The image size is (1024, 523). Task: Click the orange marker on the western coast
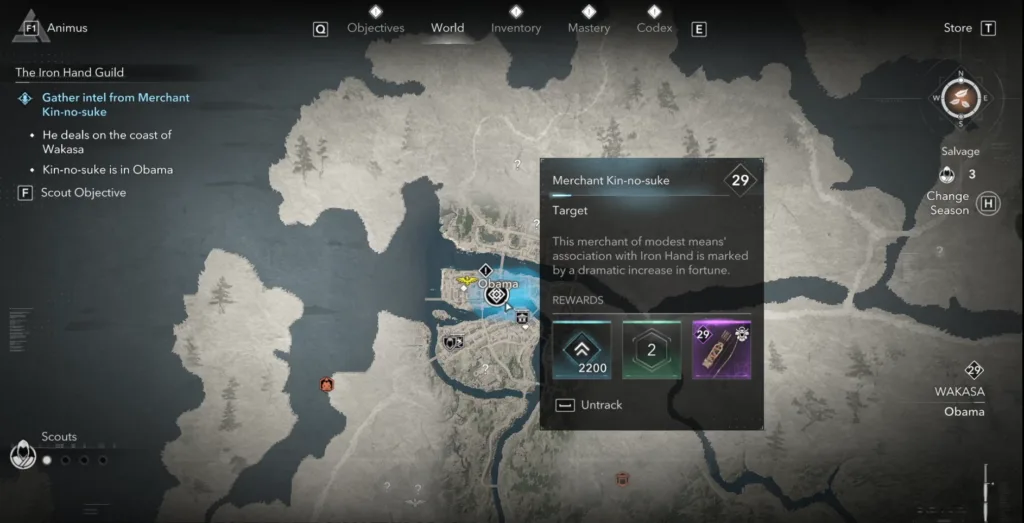click(x=326, y=383)
